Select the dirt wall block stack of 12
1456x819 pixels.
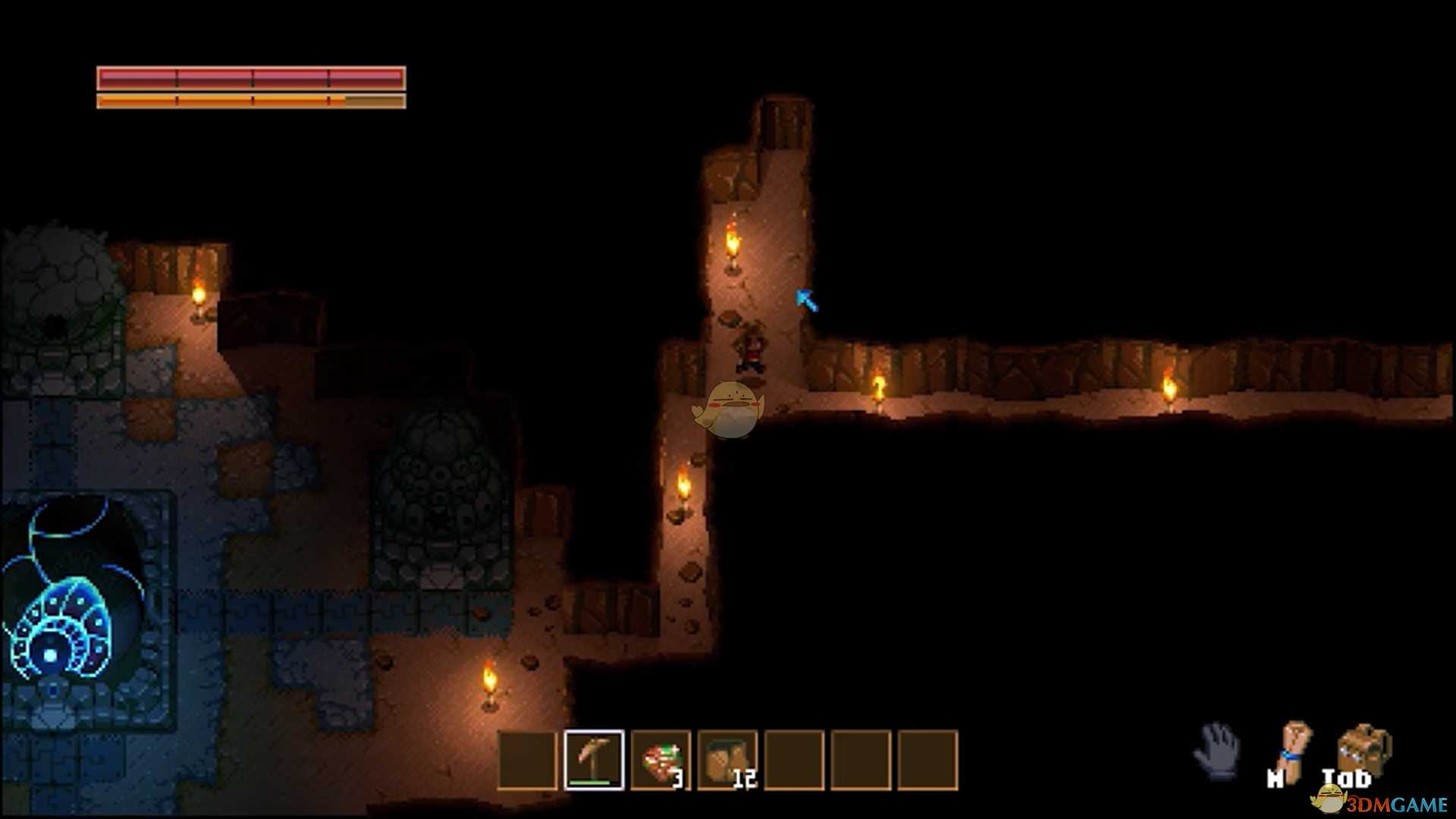coord(727,760)
